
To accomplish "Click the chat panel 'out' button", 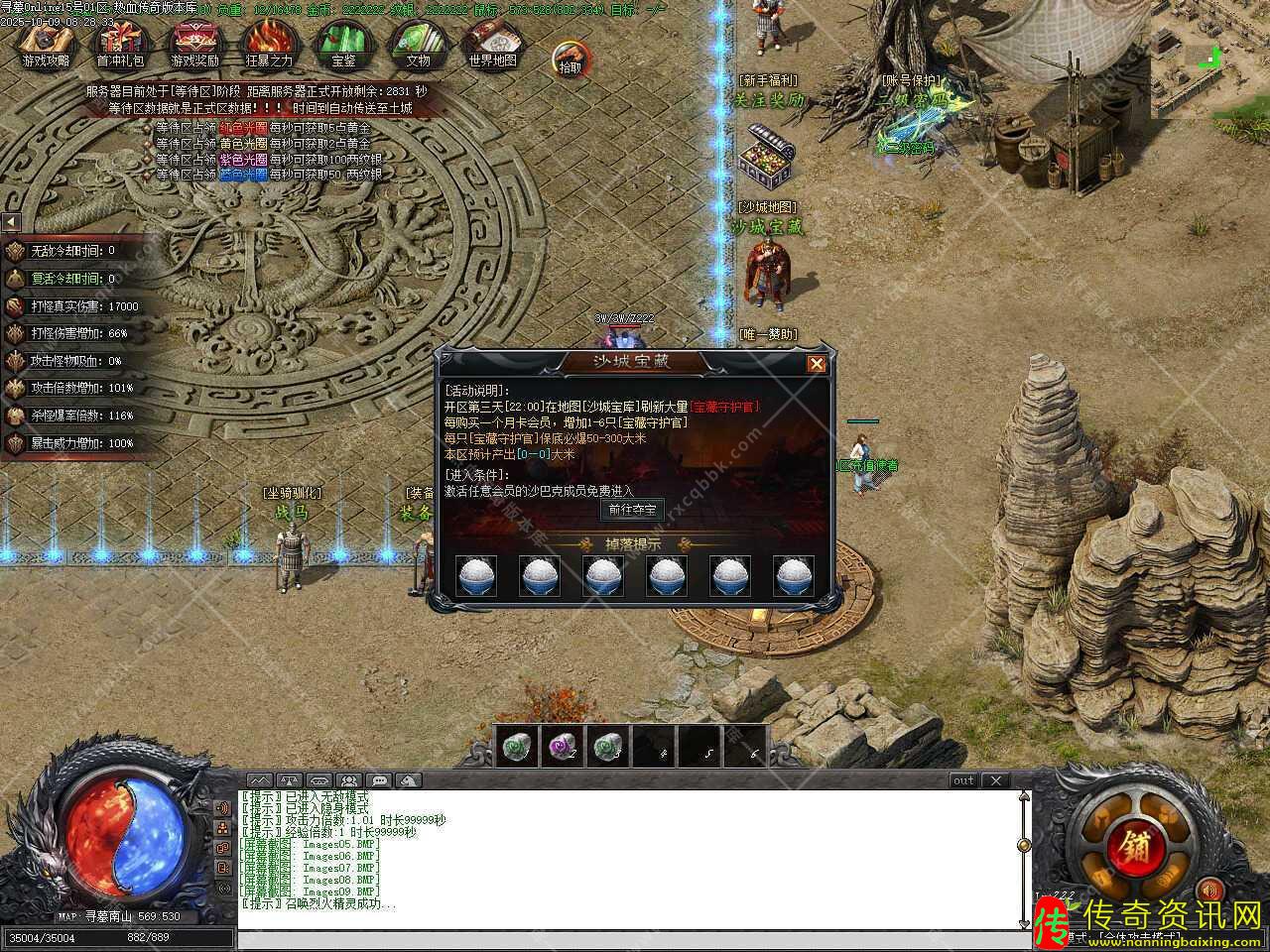I will pyautogui.click(x=963, y=780).
